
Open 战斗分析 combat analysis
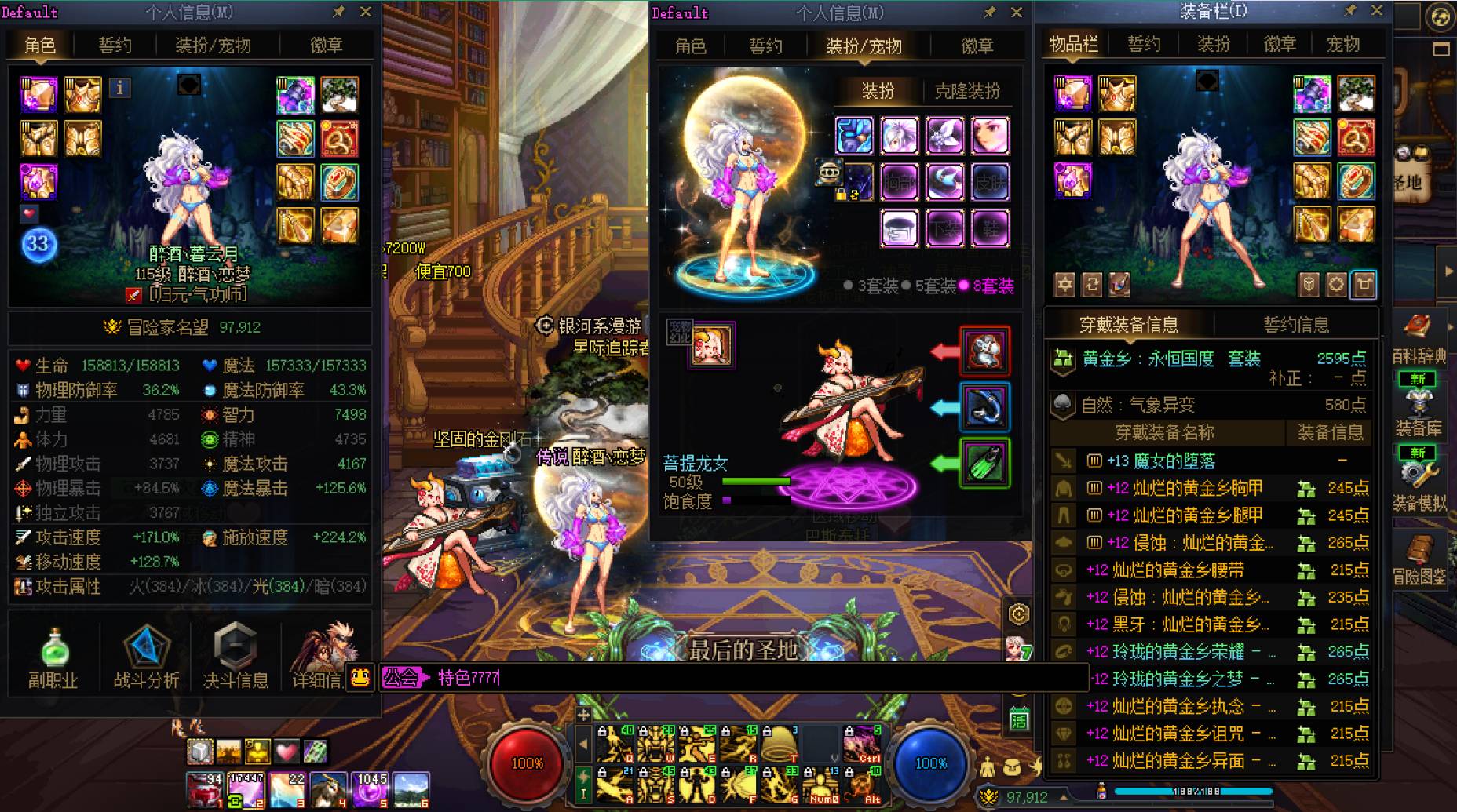point(146,658)
